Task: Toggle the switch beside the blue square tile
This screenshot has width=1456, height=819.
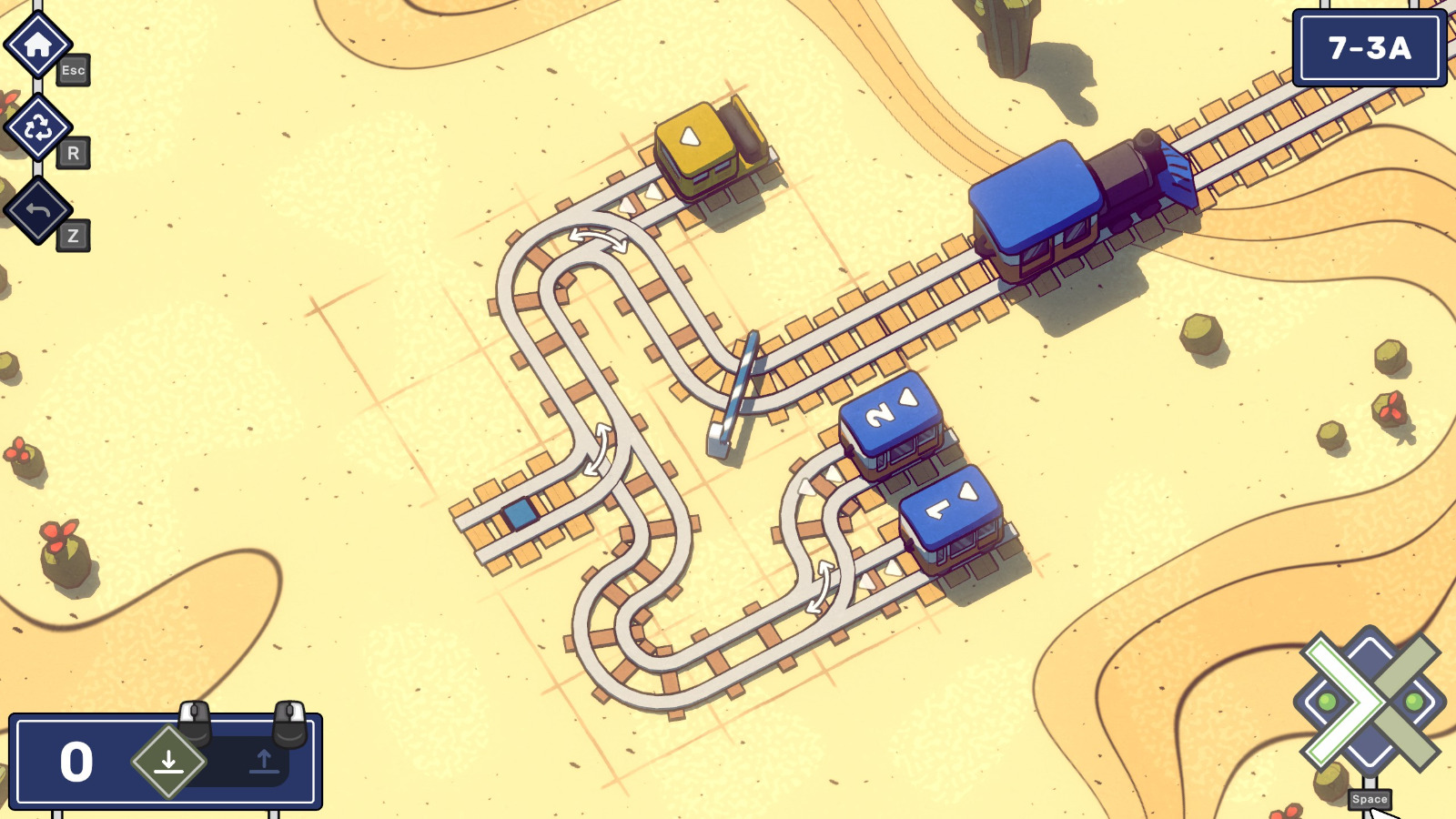Action: [x=600, y=450]
